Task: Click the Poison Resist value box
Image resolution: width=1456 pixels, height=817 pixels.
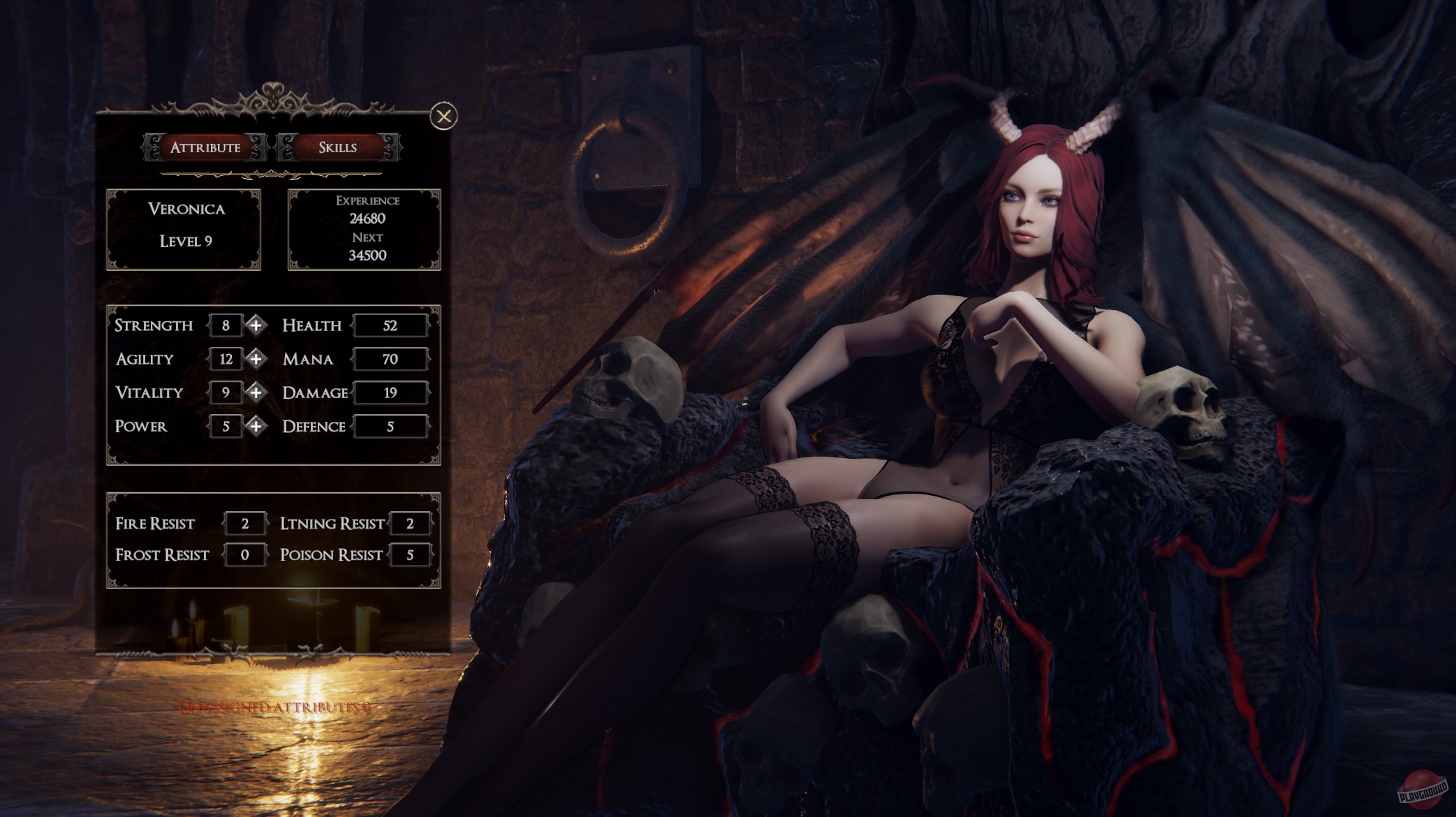Action: pyautogui.click(x=411, y=554)
